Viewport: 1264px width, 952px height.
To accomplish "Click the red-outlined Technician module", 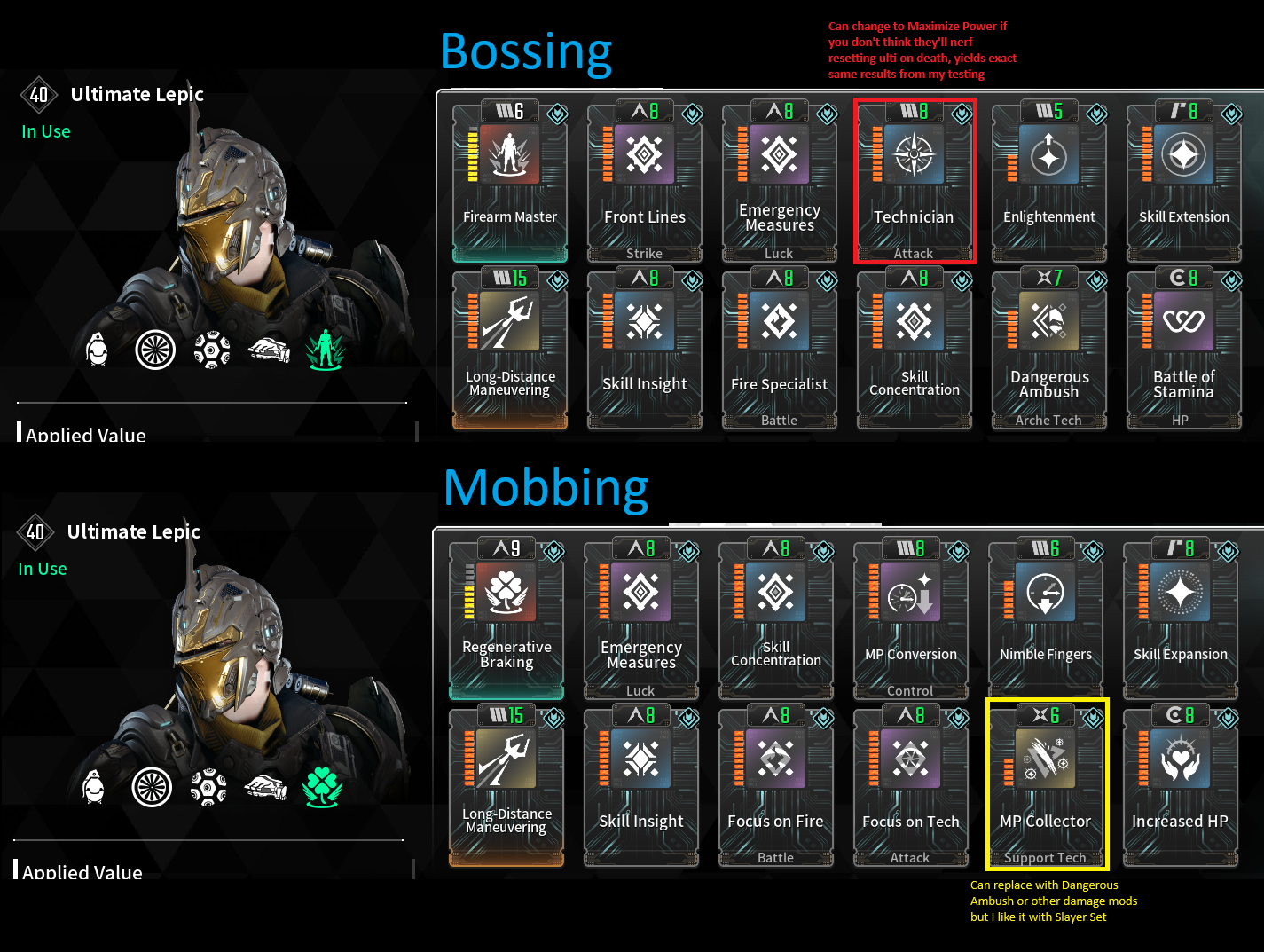I will [915, 182].
